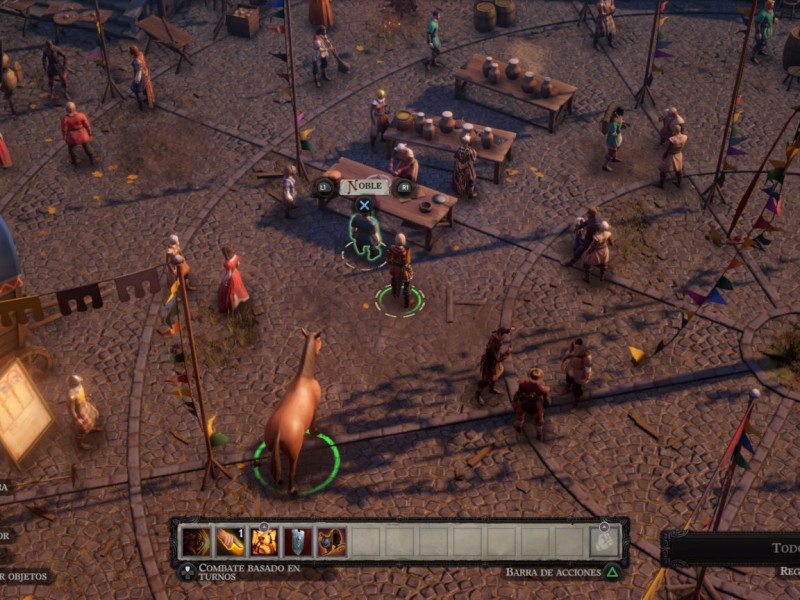
Task: Select the first hotbar ability slot
Action: (196, 542)
